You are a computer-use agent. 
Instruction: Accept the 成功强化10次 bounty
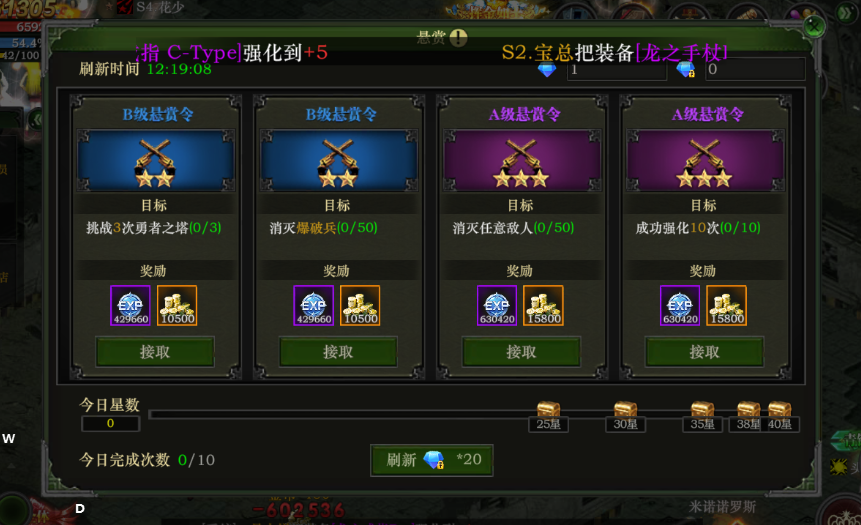pyautogui.click(x=704, y=352)
